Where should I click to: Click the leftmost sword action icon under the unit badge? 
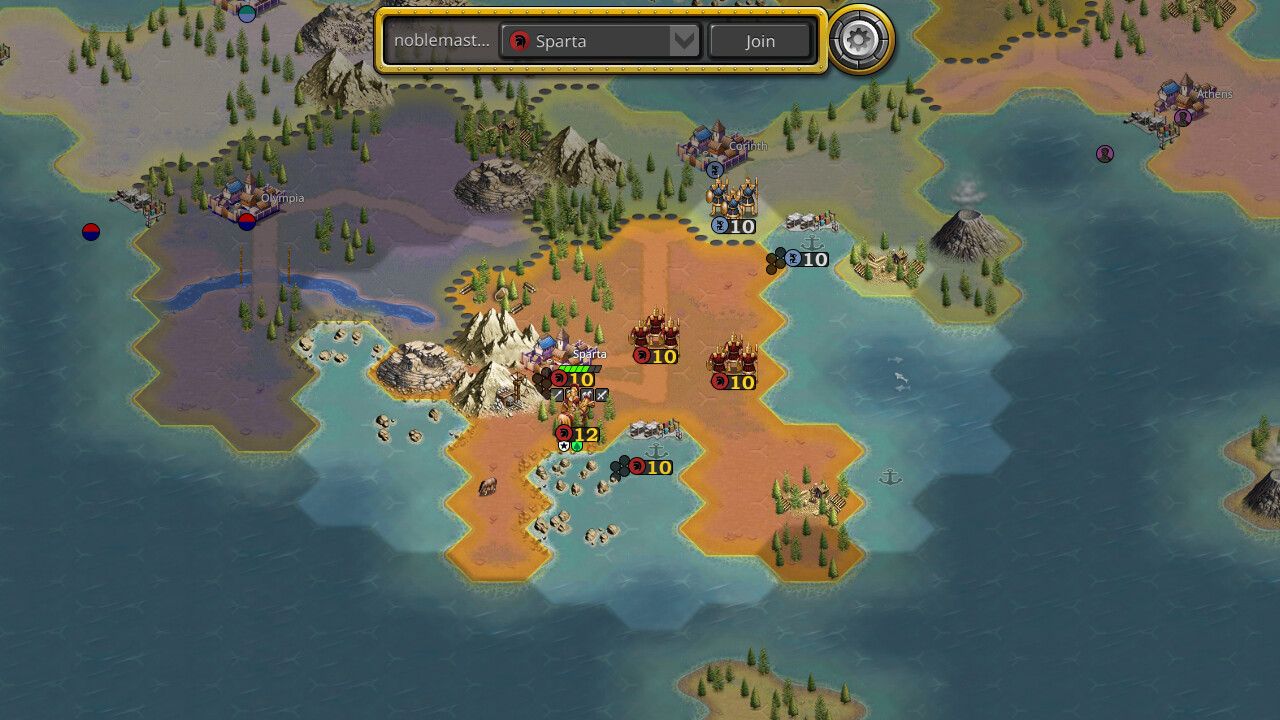pos(558,394)
